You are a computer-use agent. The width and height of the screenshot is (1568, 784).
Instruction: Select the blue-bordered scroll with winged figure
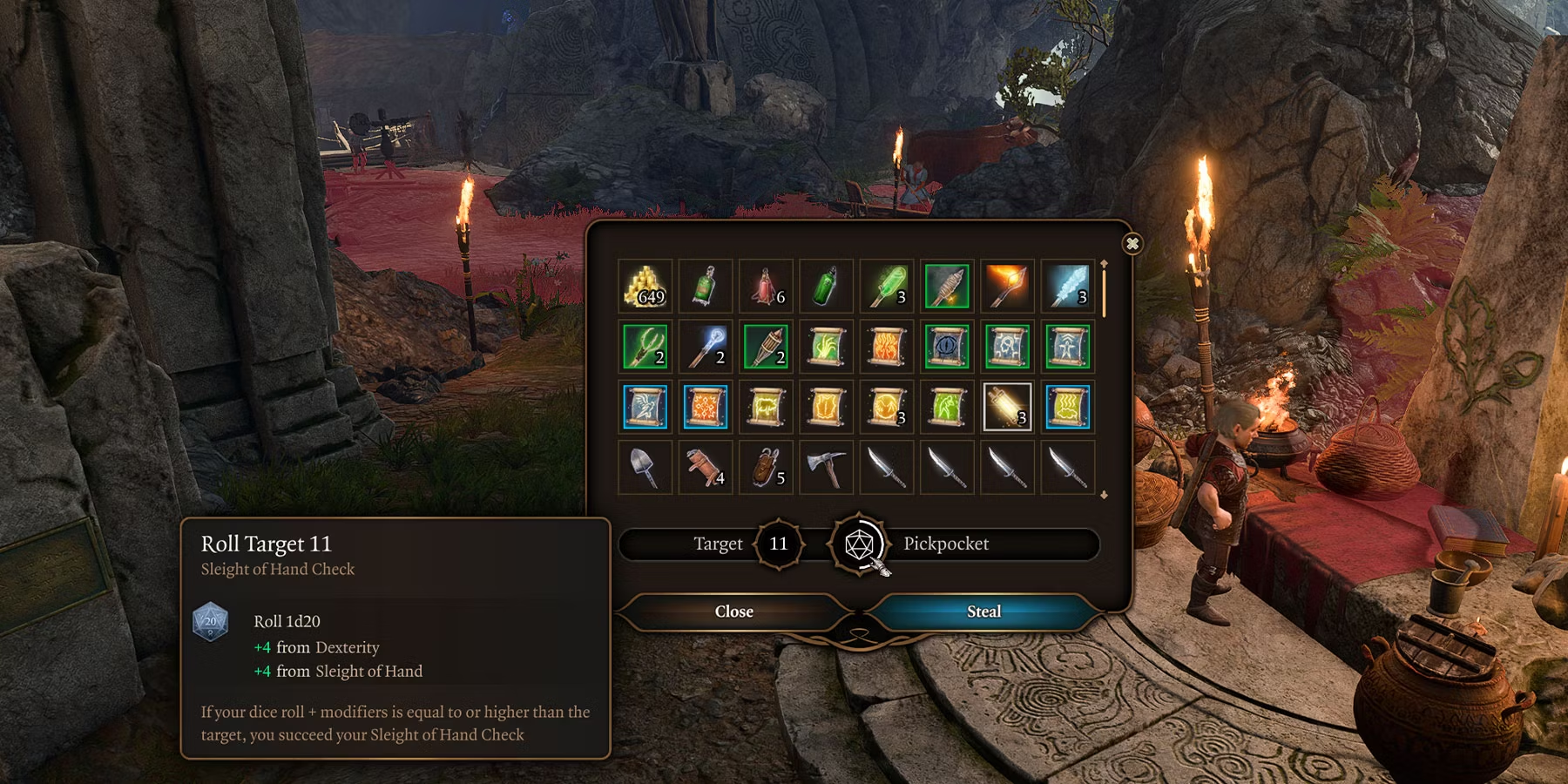point(645,407)
